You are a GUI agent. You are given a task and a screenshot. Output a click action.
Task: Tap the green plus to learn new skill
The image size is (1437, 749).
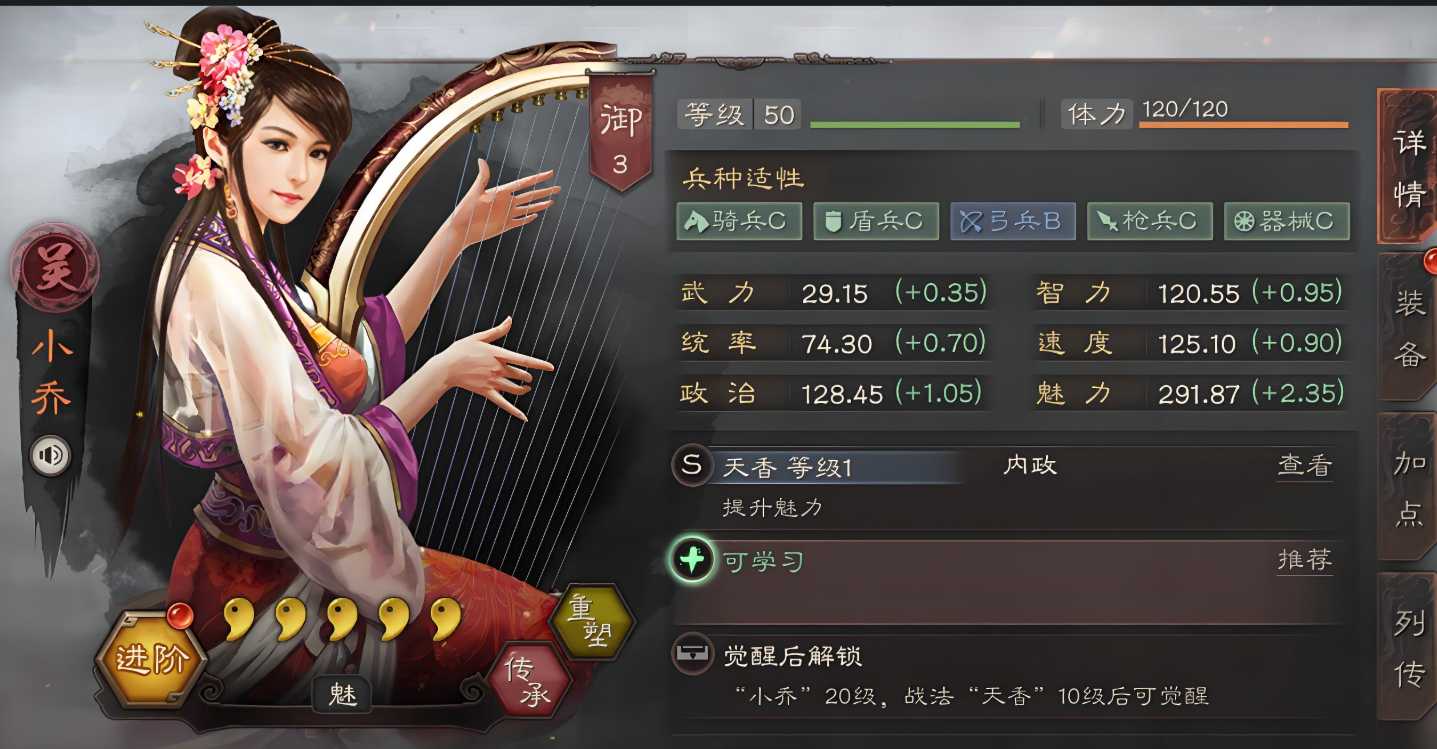pyautogui.click(x=692, y=561)
